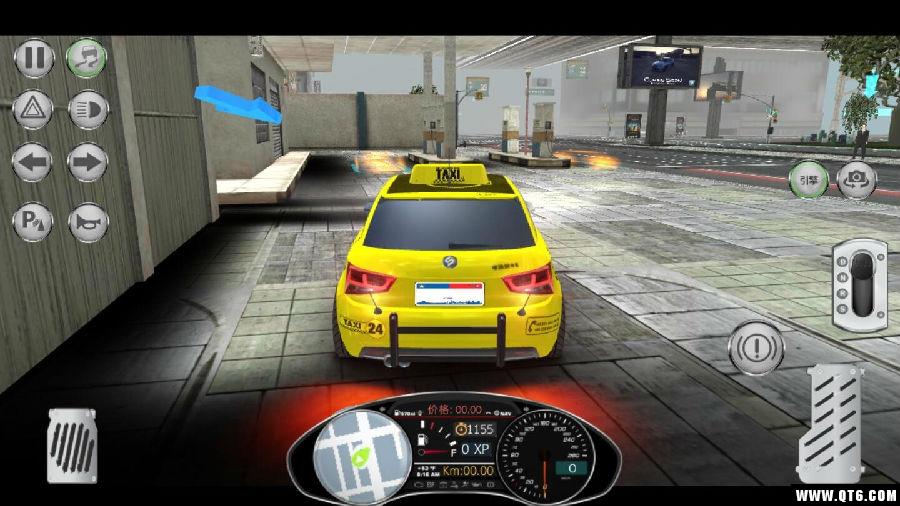Toggle the green traction control icon
The height and width of the screenshot is (506, 900).
point(87,58)
